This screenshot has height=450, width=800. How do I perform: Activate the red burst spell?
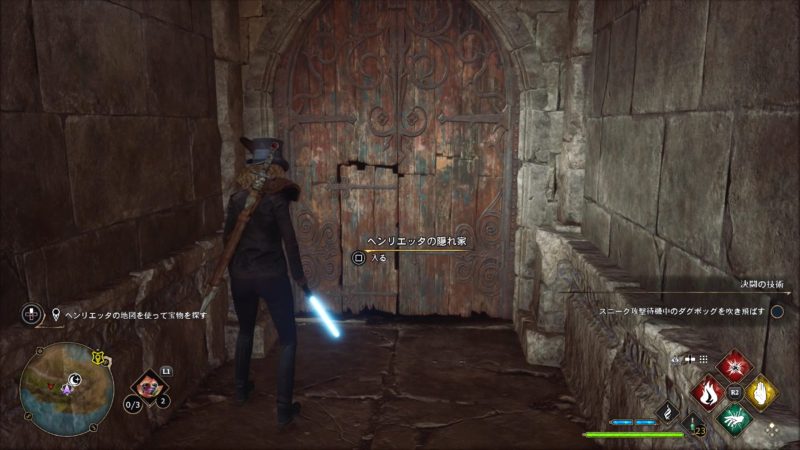(735, 366)
